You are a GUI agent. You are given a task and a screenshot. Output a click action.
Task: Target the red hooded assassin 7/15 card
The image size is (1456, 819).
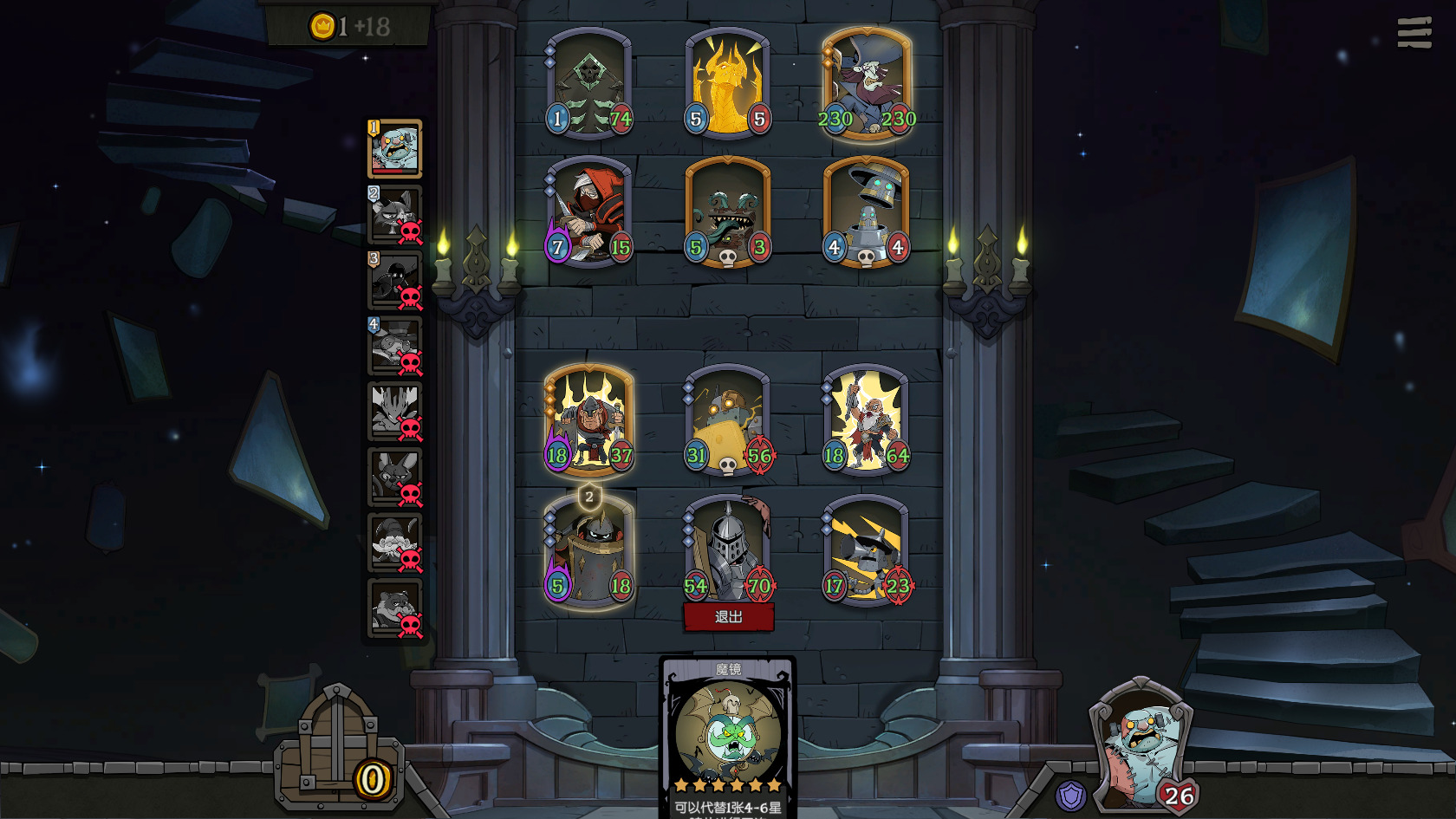pyautogui.click(x=589, y=212)
